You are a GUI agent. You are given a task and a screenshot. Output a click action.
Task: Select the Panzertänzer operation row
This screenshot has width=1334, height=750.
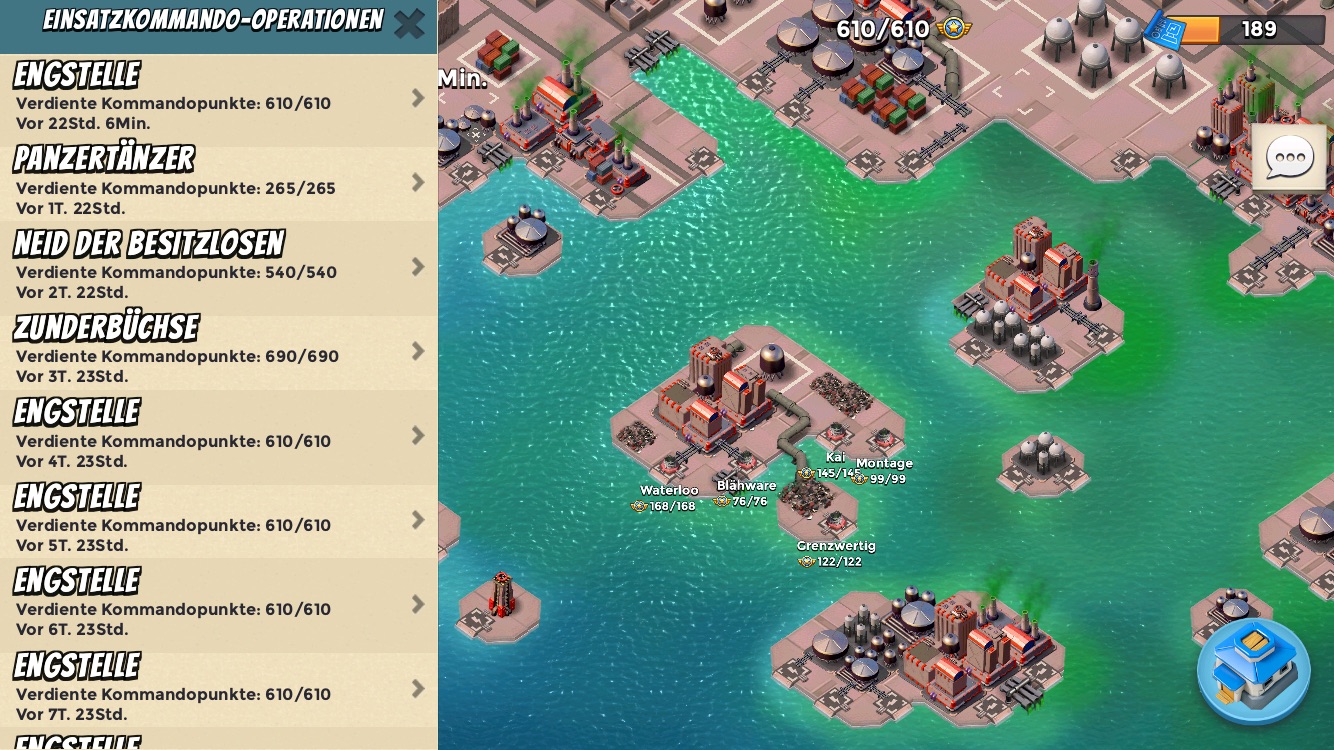coord(218,183)
